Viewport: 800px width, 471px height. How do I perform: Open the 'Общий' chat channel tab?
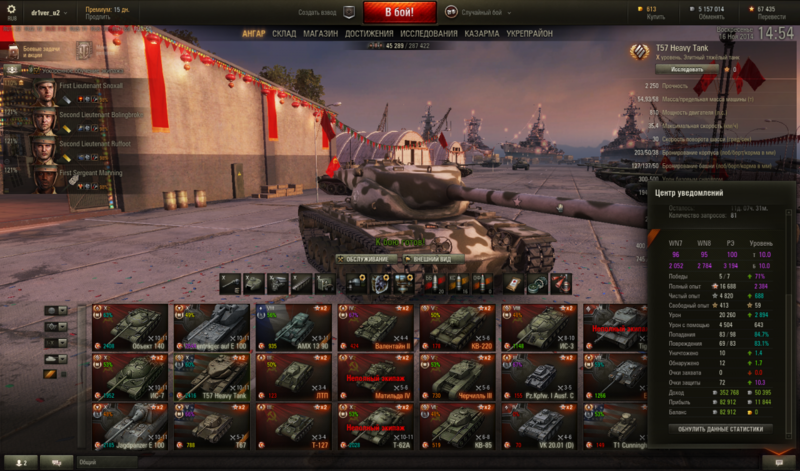click(x=88, y=462)
